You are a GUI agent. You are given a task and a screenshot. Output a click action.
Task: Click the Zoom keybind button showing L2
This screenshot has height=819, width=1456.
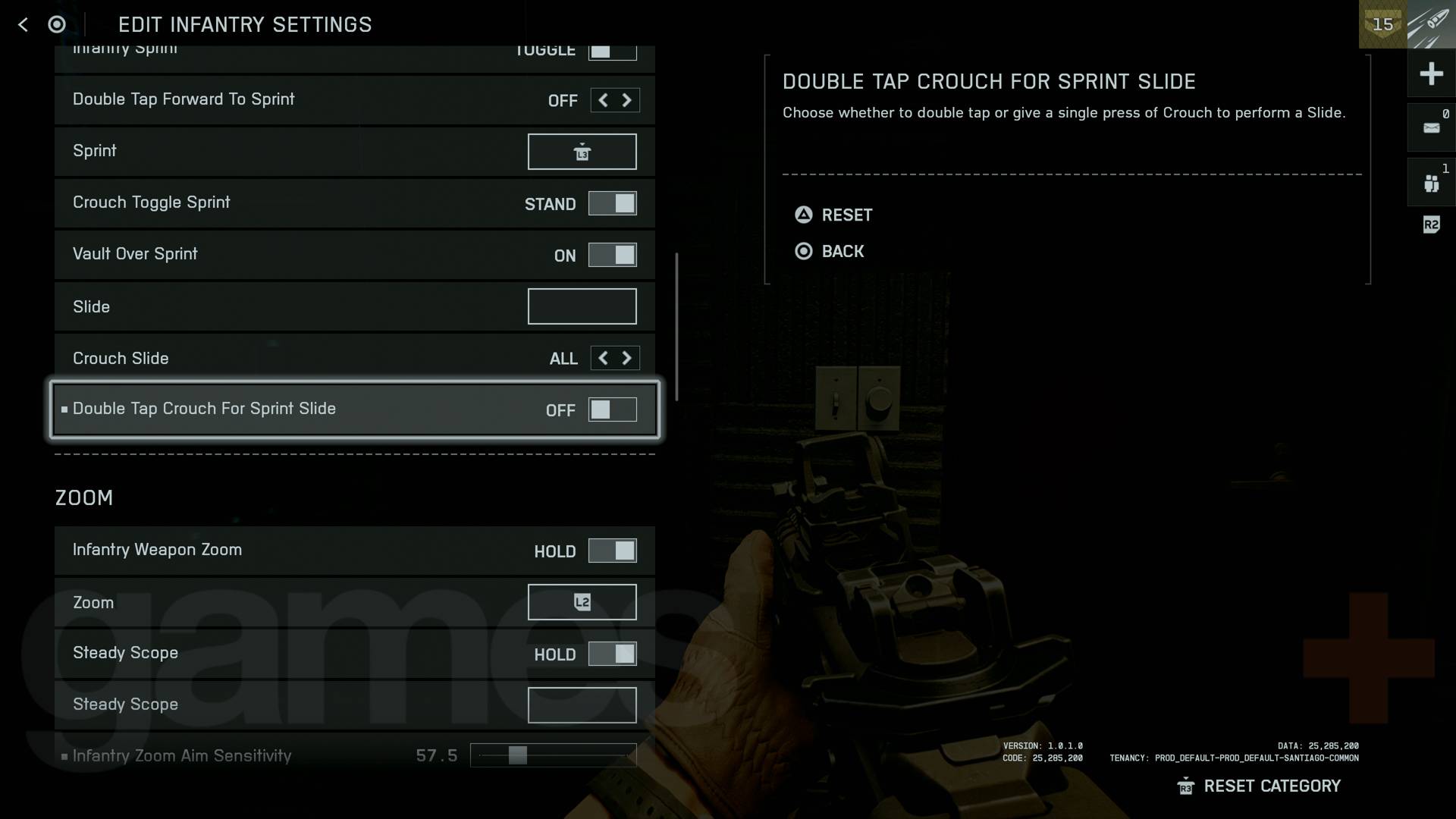point(582,601)
